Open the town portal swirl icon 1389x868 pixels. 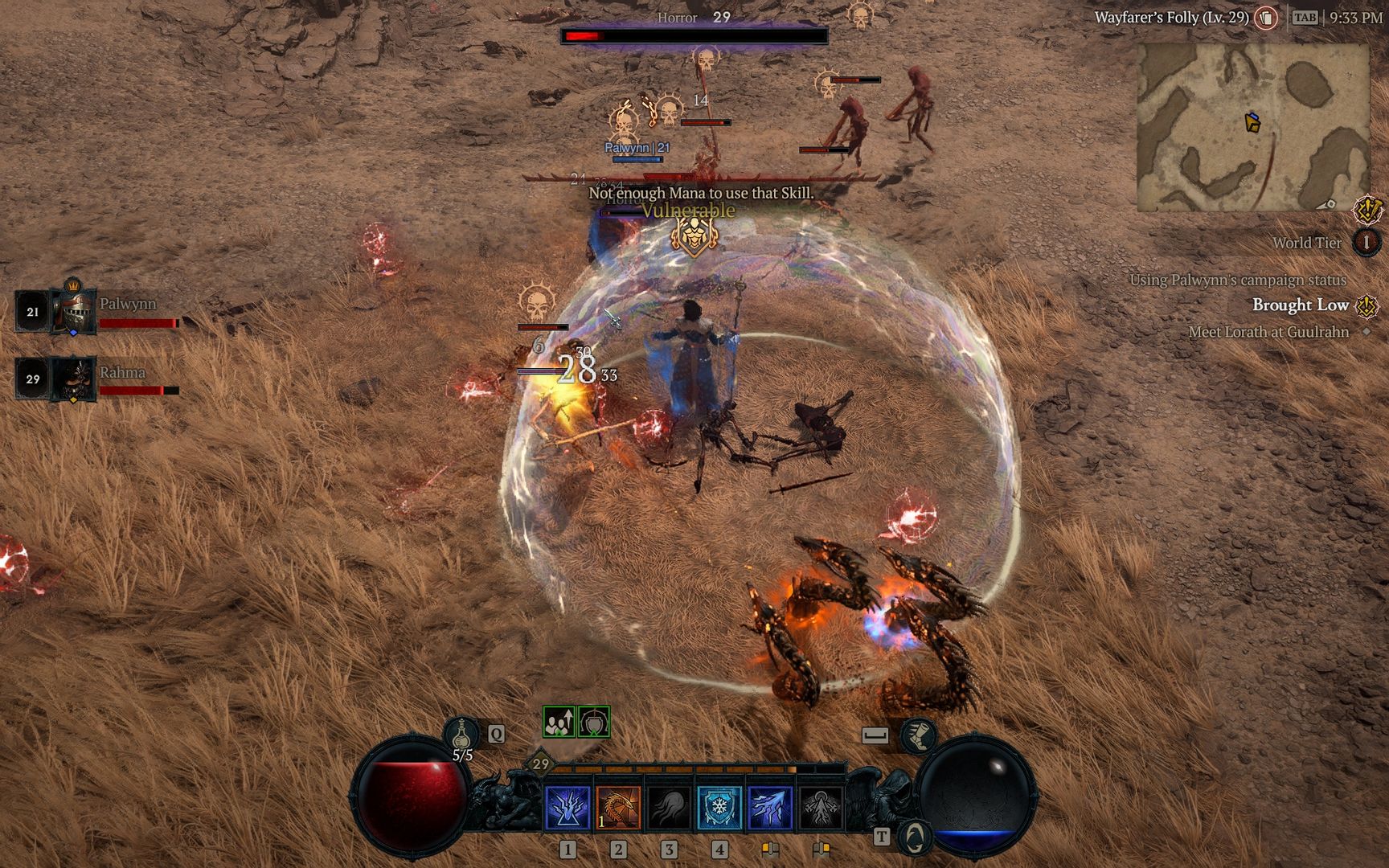[x=914, y=836]
